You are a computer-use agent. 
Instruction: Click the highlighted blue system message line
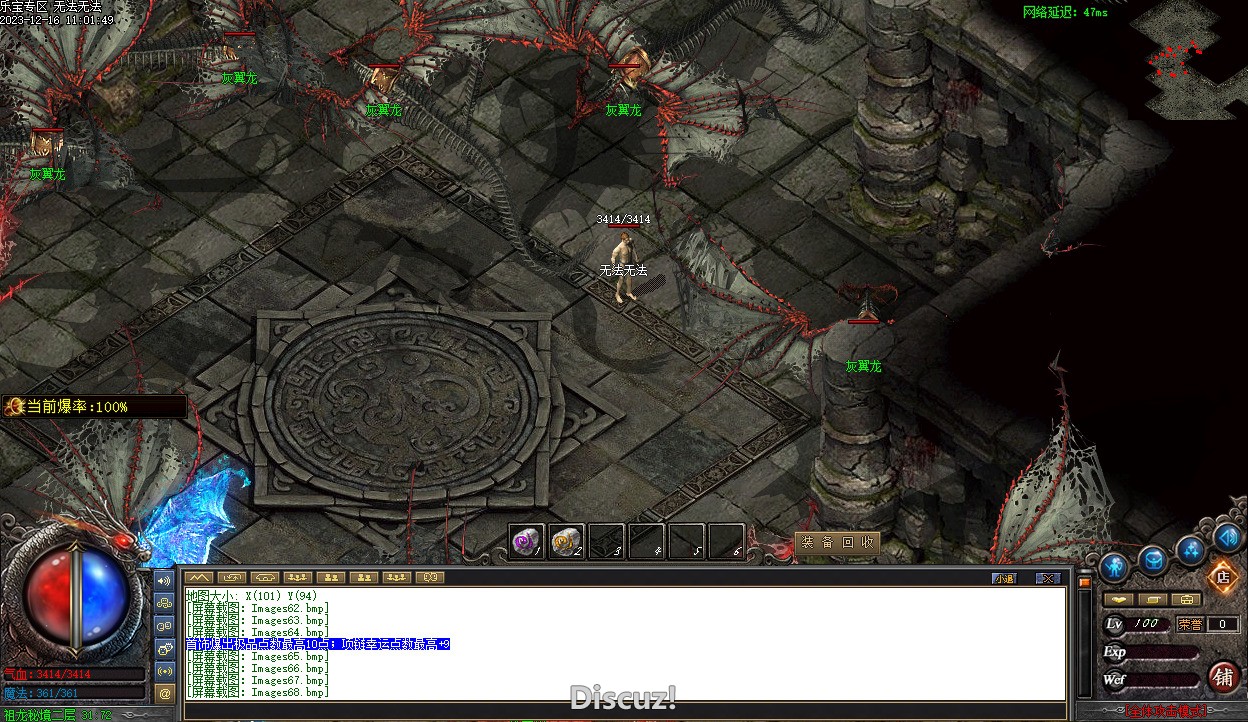[x=318, y=644]
